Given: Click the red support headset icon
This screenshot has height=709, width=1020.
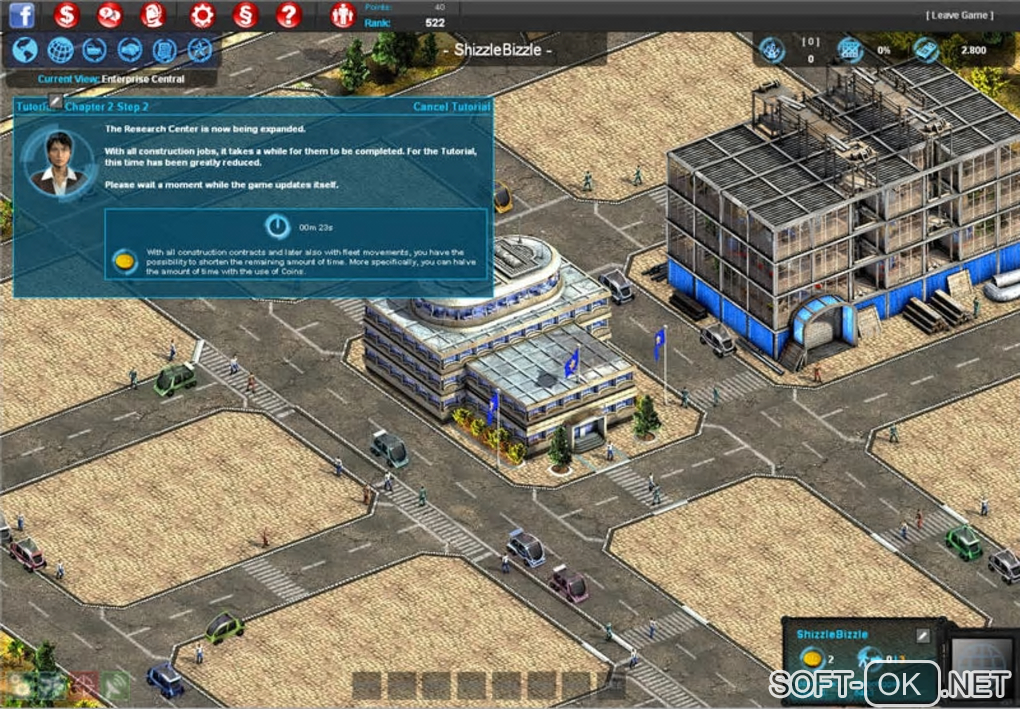Looking at the screenshot, I should [153, 15].
